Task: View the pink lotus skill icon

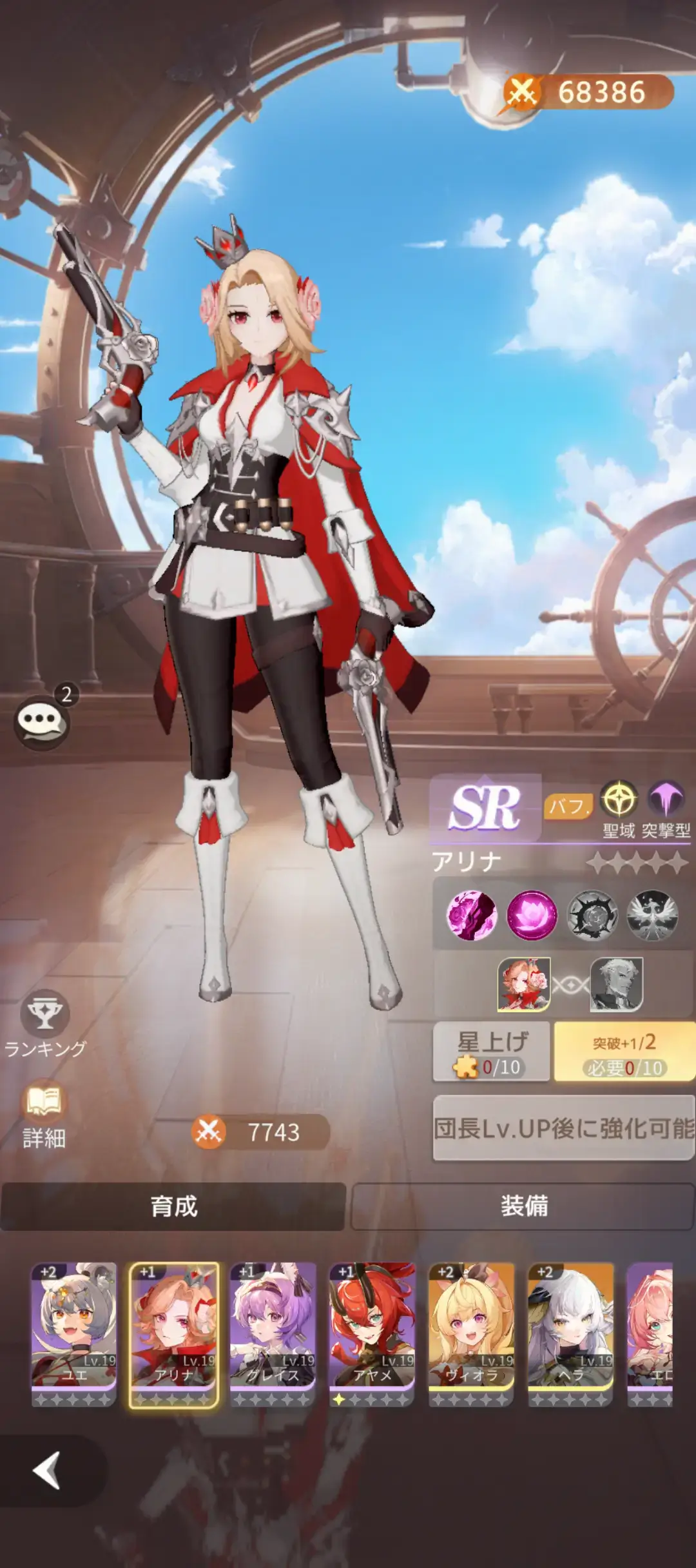Action: pos(532,914)
